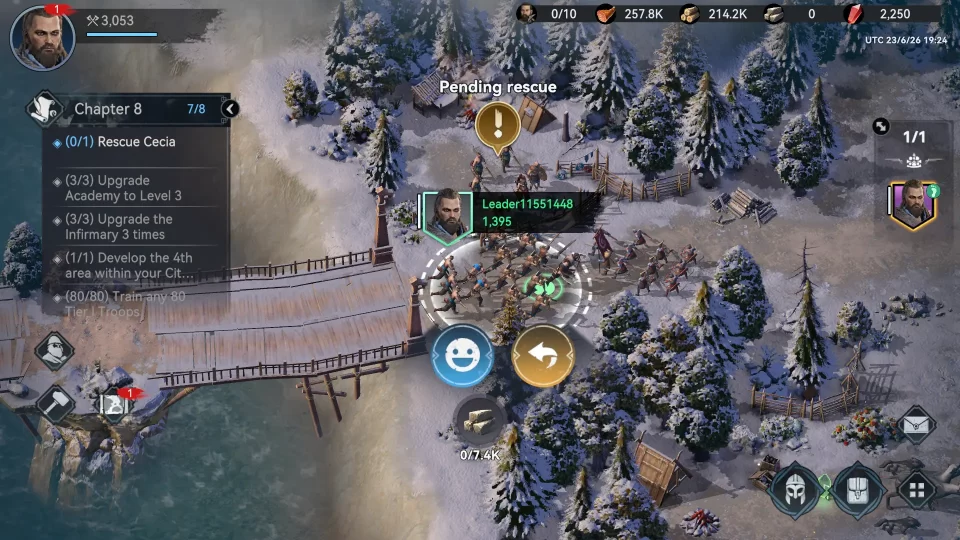
Task: Select Leader11551448 troop portrait
Action: 446,214
